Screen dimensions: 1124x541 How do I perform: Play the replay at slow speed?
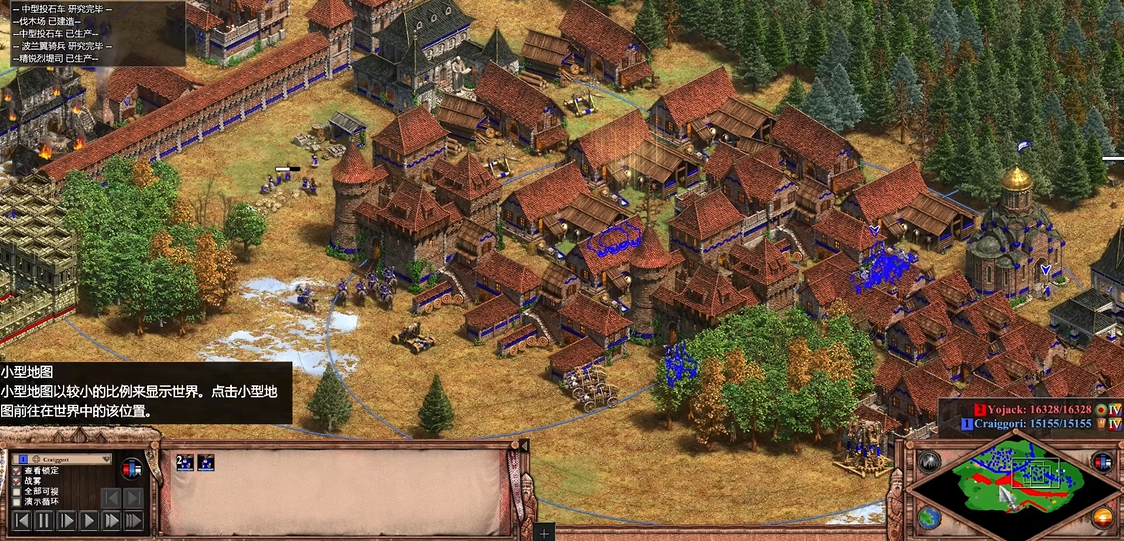click(66, 520)
